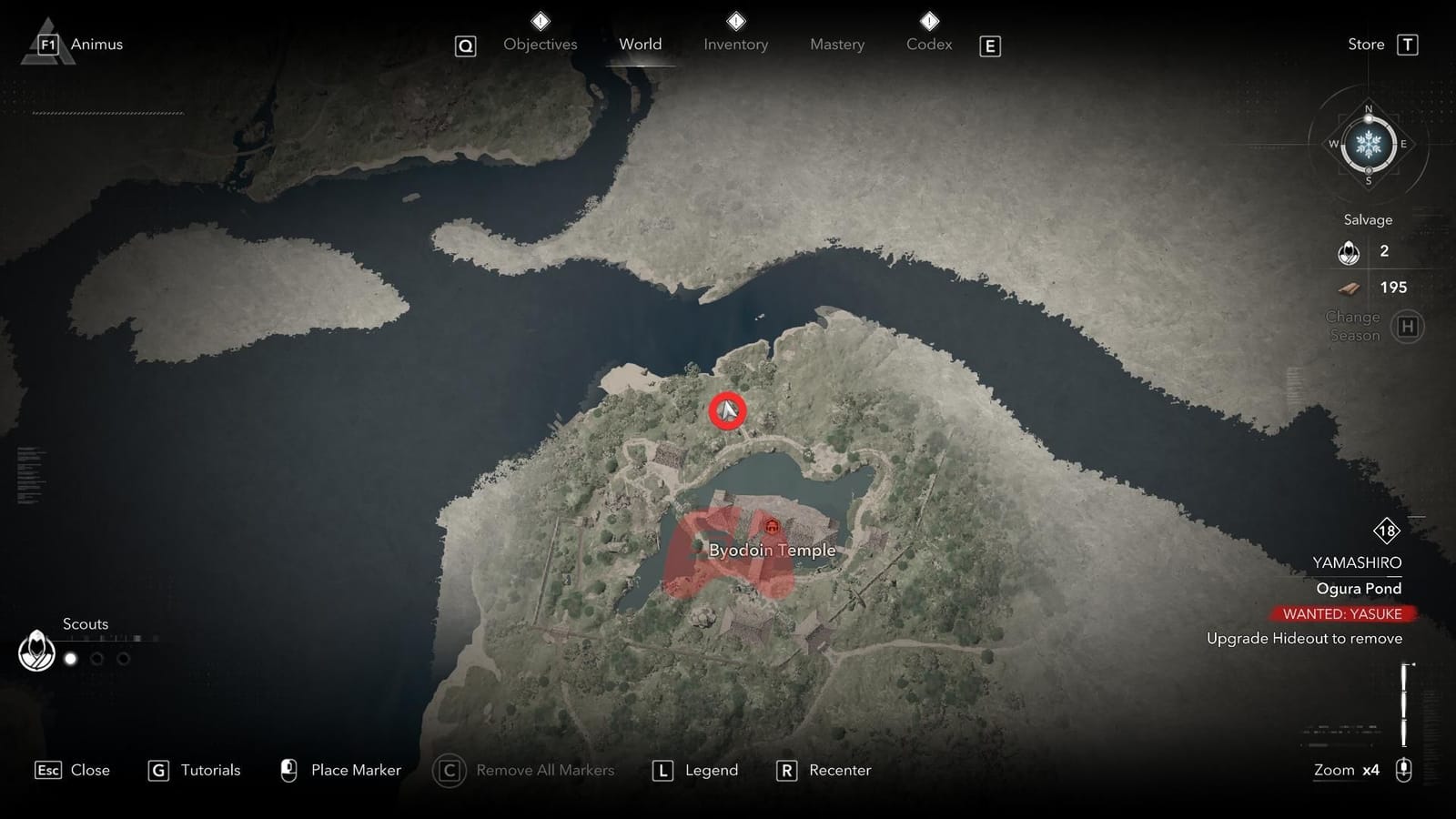Click the Place Marker option
The image size is (1456, 819).
tap(355, 770)
